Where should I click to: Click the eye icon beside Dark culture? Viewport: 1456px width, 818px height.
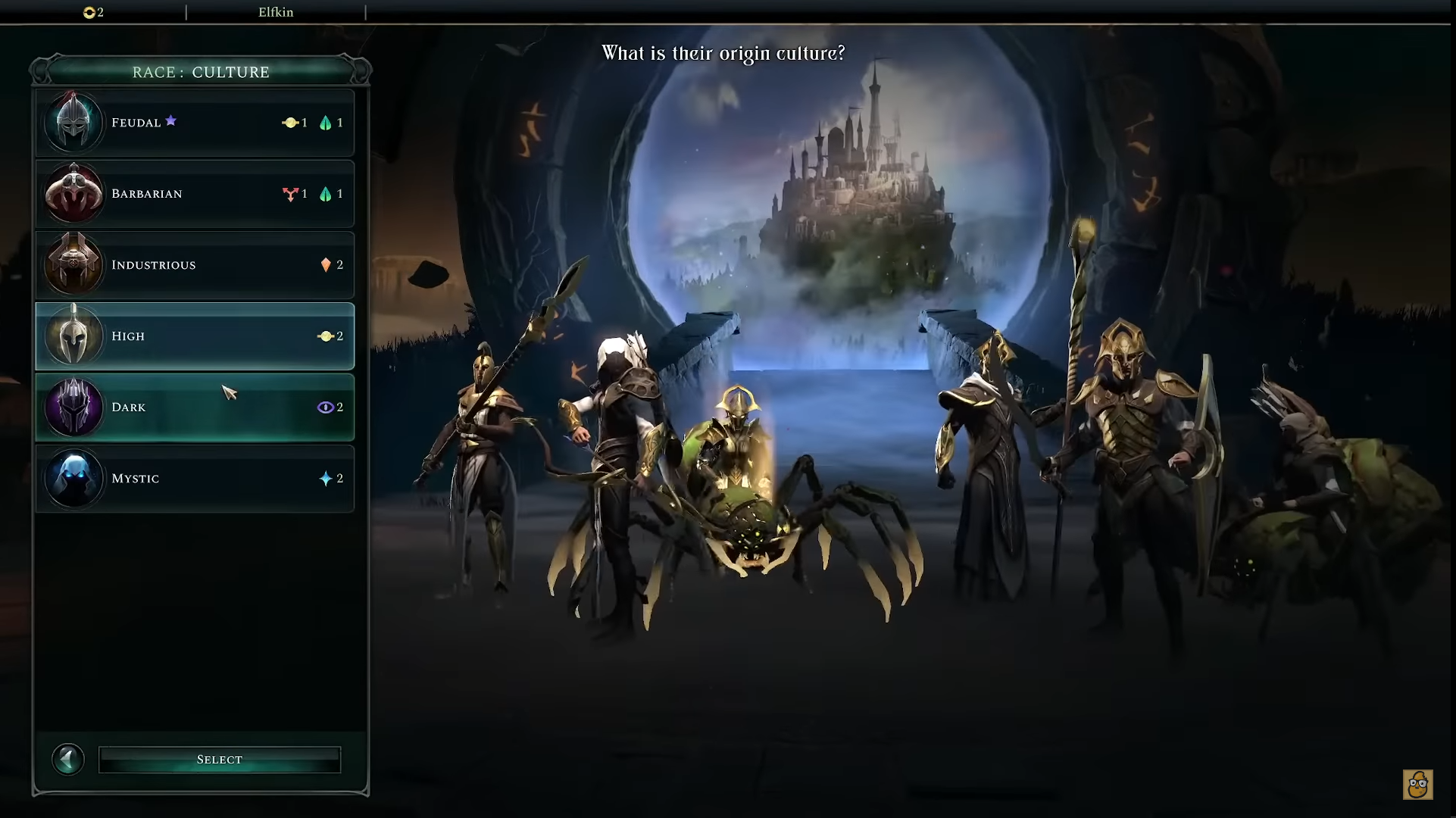tap(326, 407)
